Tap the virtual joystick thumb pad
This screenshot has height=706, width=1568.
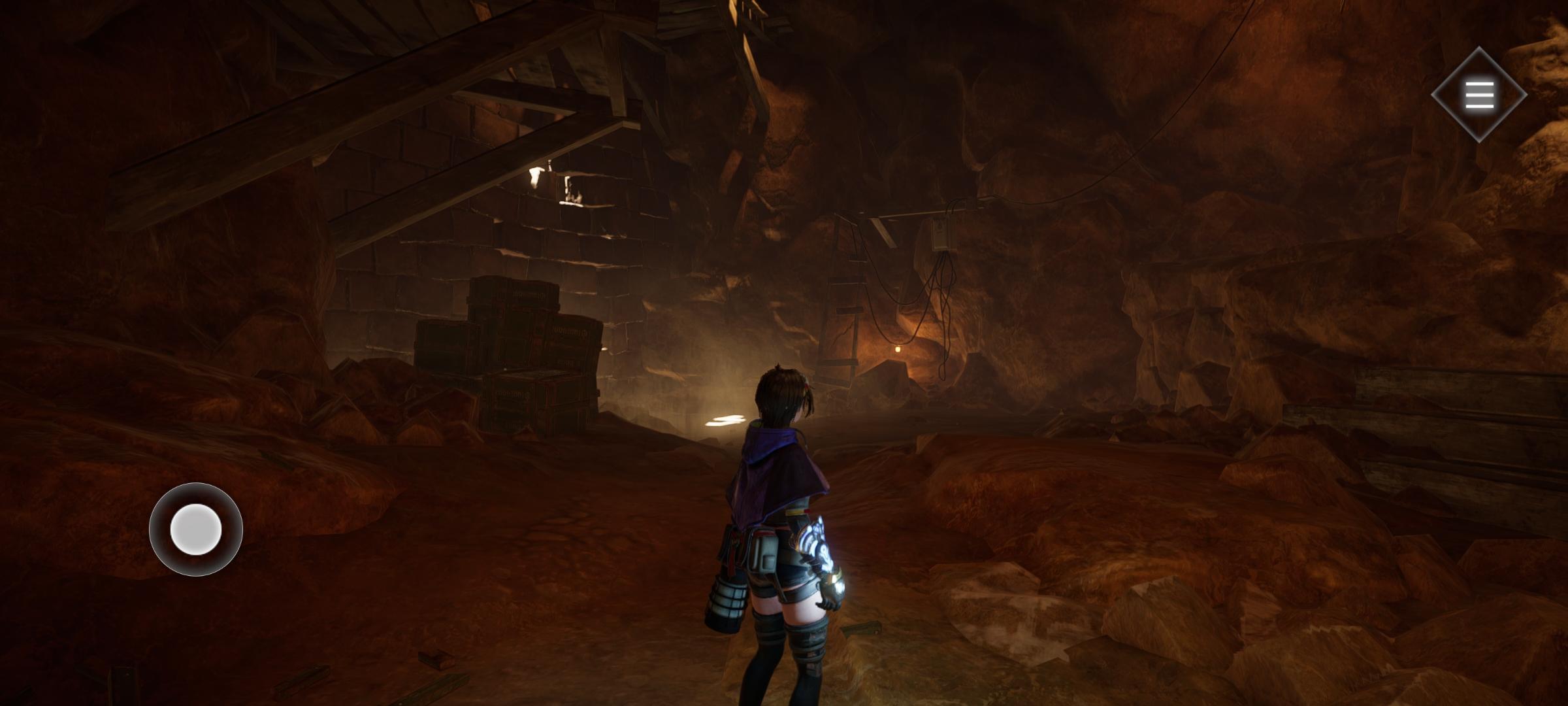pos(196,529)
